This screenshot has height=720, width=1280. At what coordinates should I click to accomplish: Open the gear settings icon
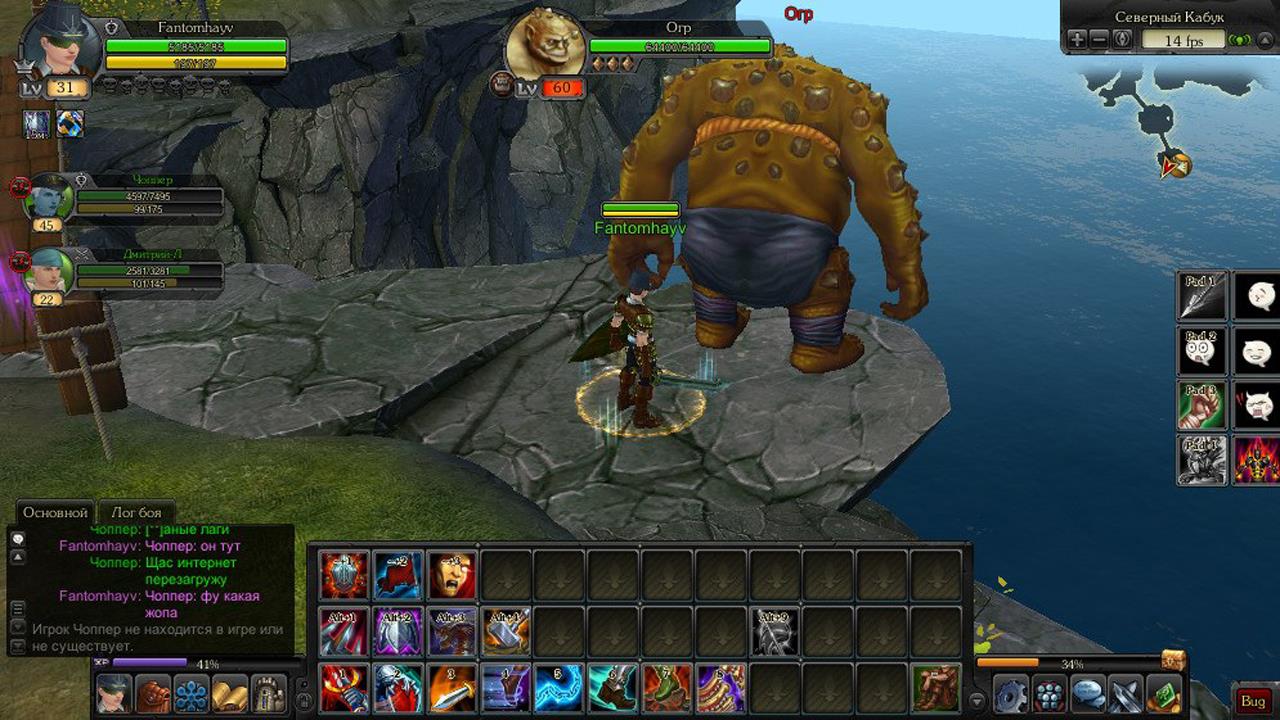click(1011, 695)
